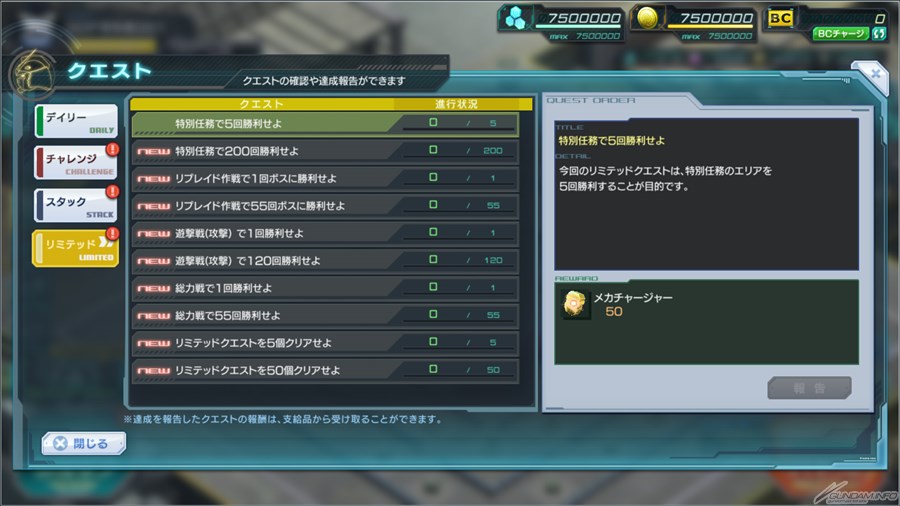Open the チャレンジ (Challenge) tab
Viewport: 900px width, 506px height.
click(75, 162)
